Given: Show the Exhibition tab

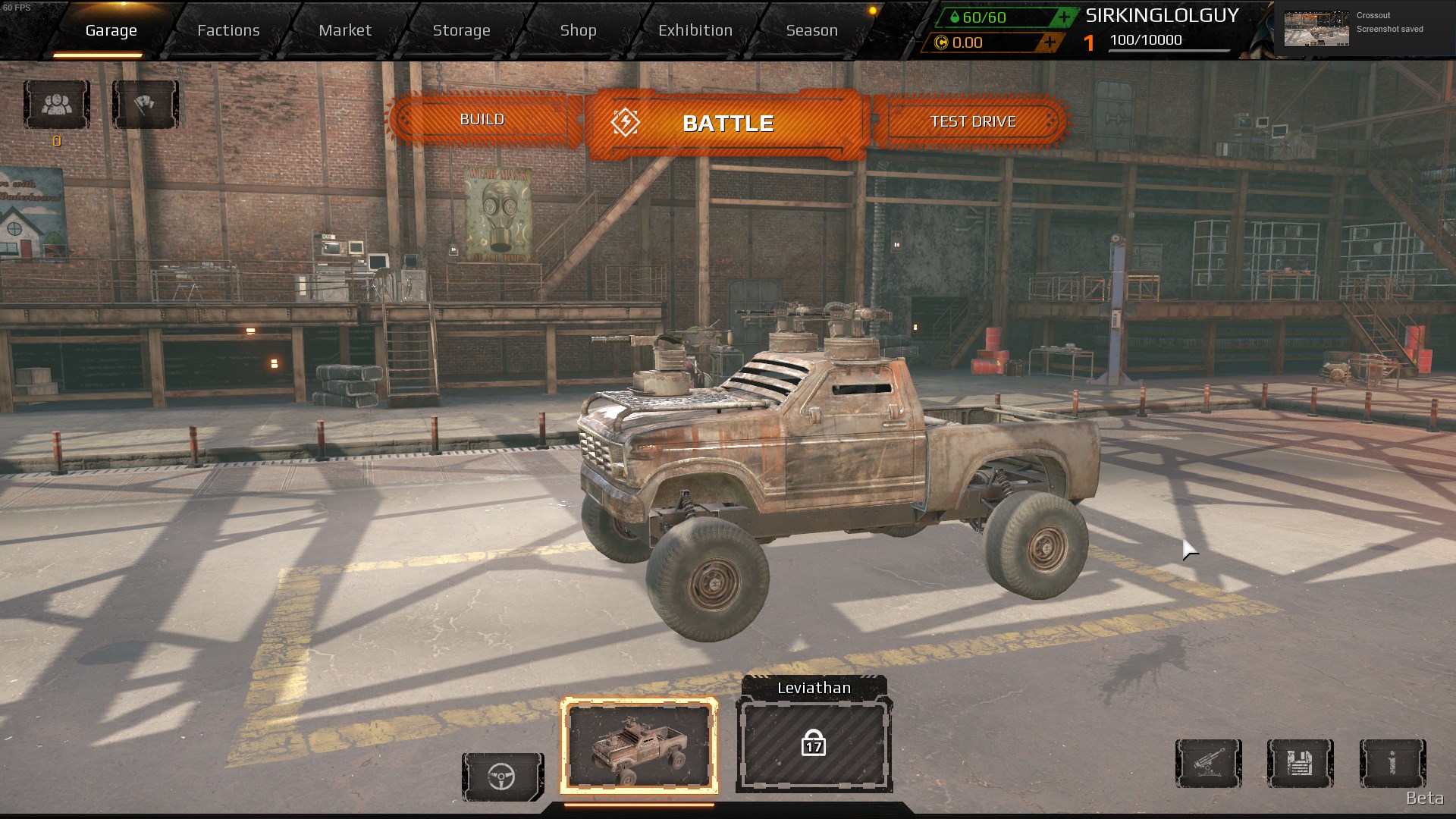Looking at the screenshot, I should pos(695,30).
